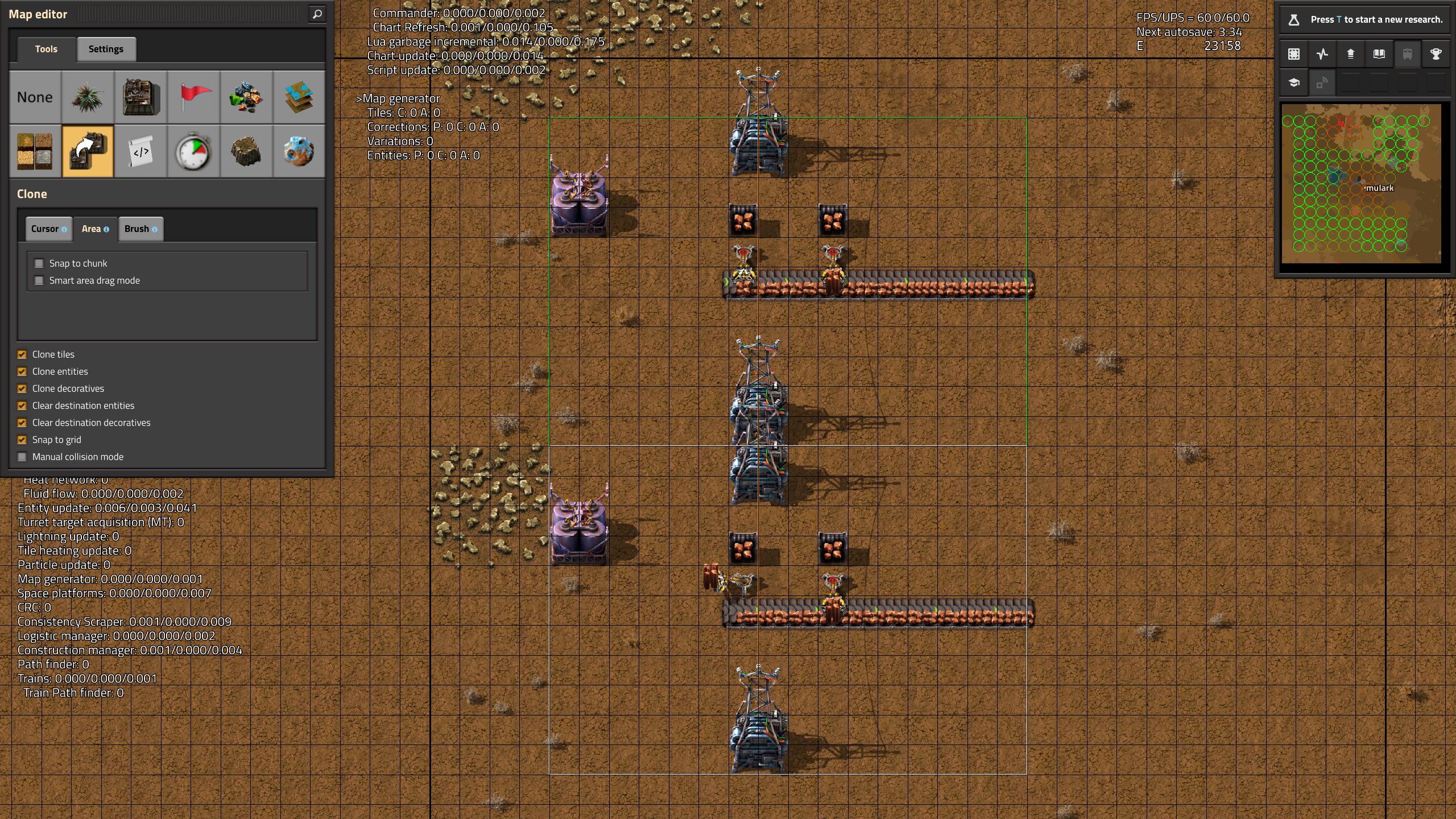Pick the entities machine tool

pyautogui.click(x=141, y=97)
